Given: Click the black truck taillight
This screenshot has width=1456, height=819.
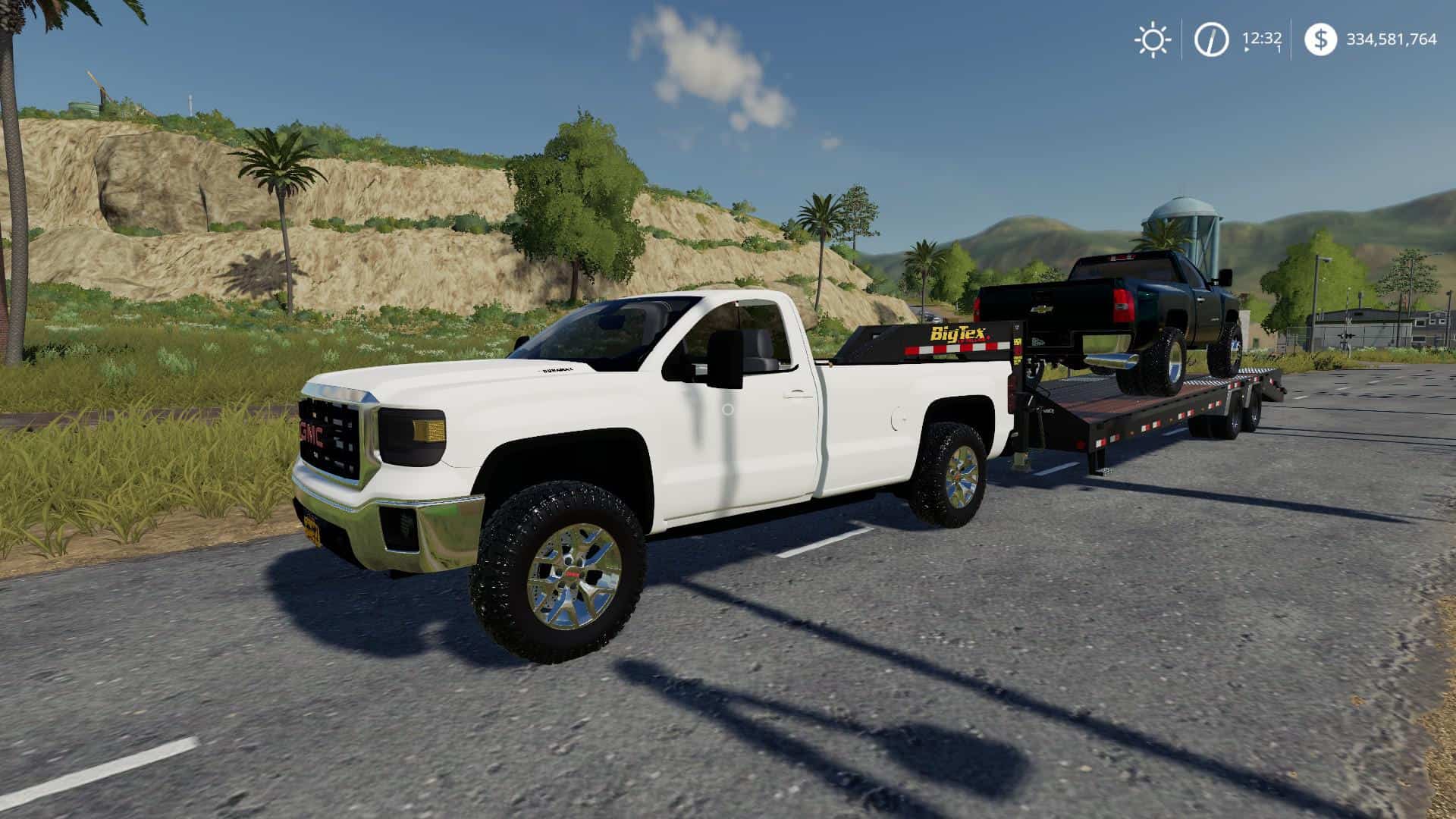Looking at the screenshot, I should click(x=1122, y=306).
